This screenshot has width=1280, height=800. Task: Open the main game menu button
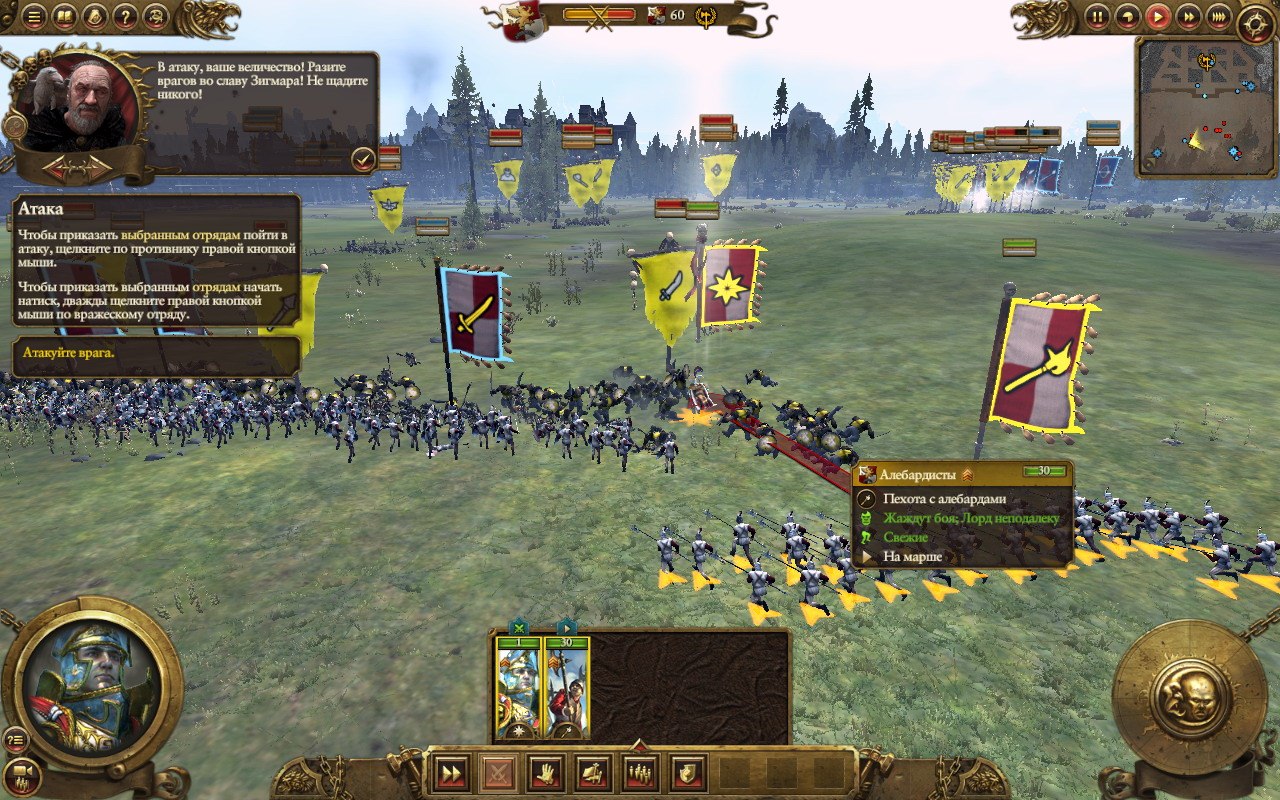point(34,16)
